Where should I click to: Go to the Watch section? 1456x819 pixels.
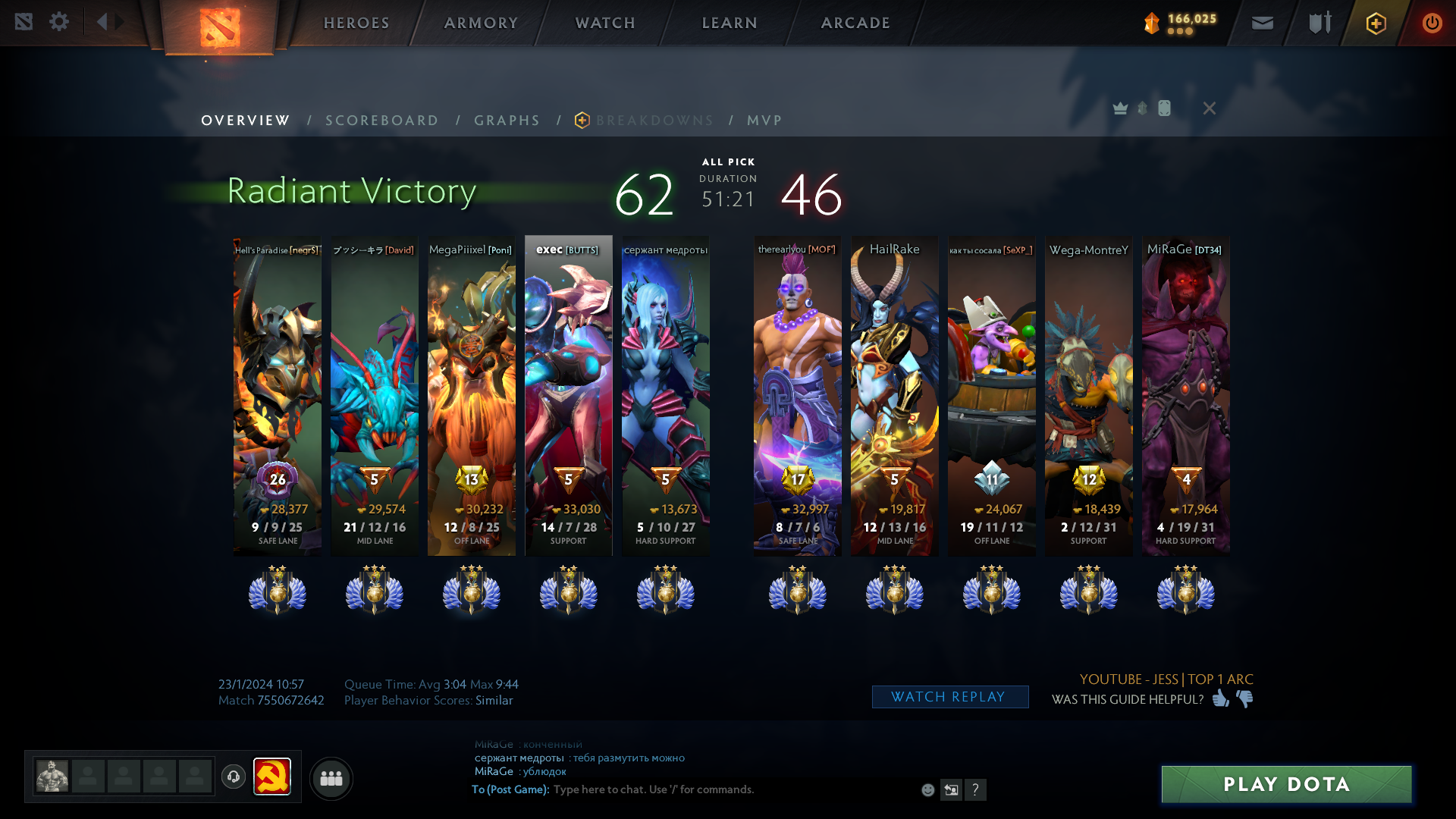click(605, 23)
